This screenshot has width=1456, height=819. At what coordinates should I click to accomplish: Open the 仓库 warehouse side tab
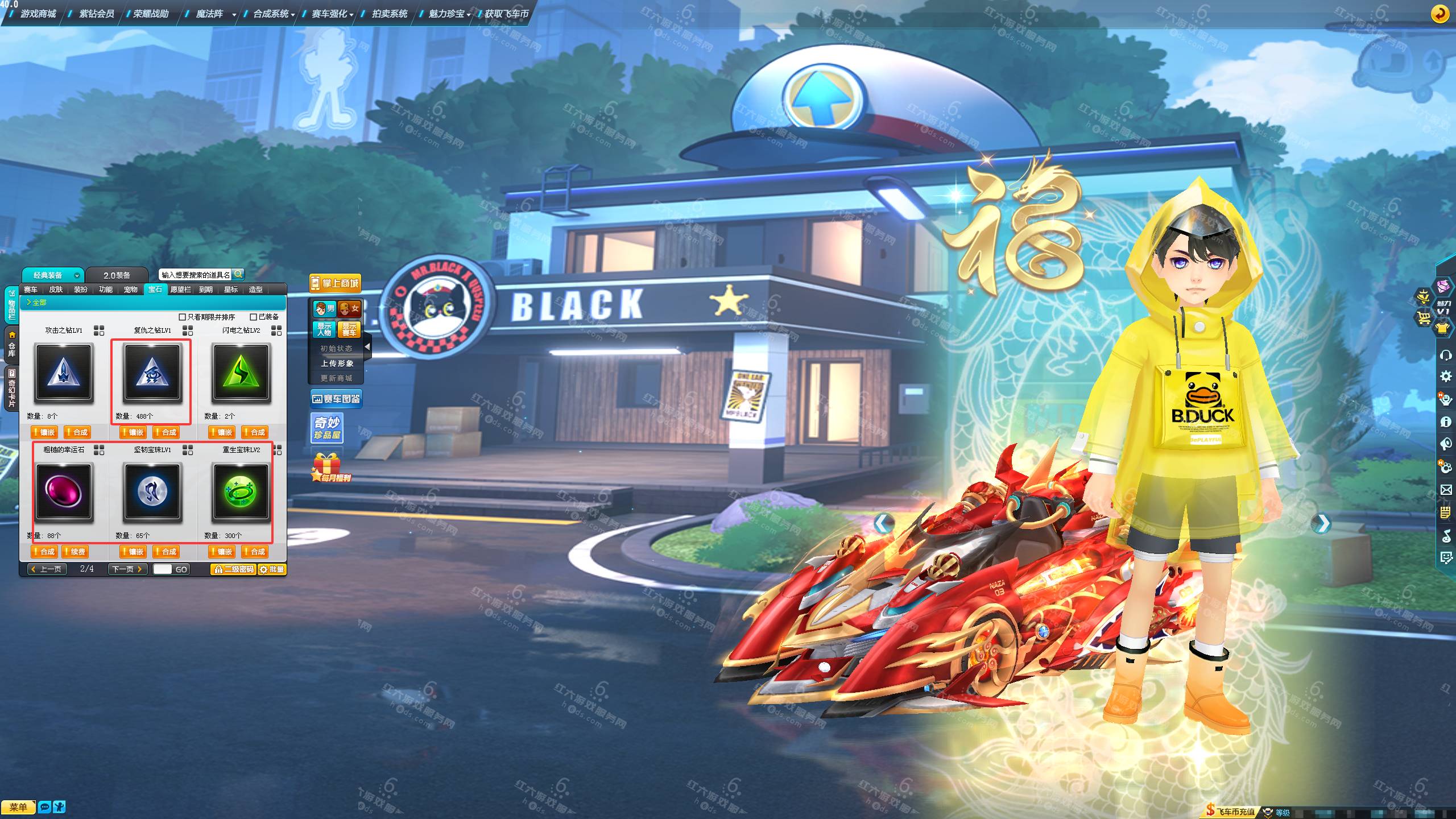11,345
